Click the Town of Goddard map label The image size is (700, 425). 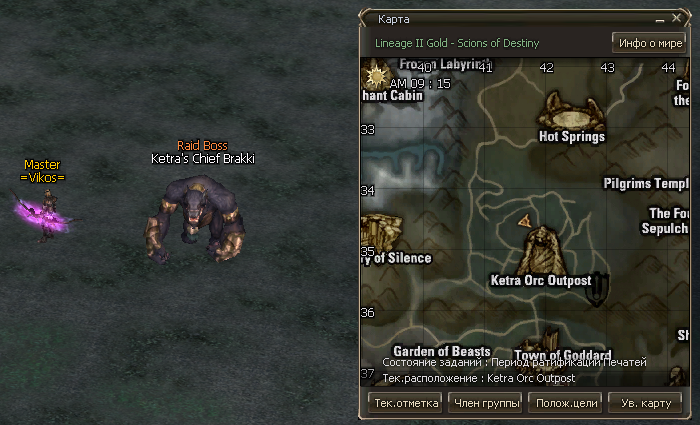point(562,355)
